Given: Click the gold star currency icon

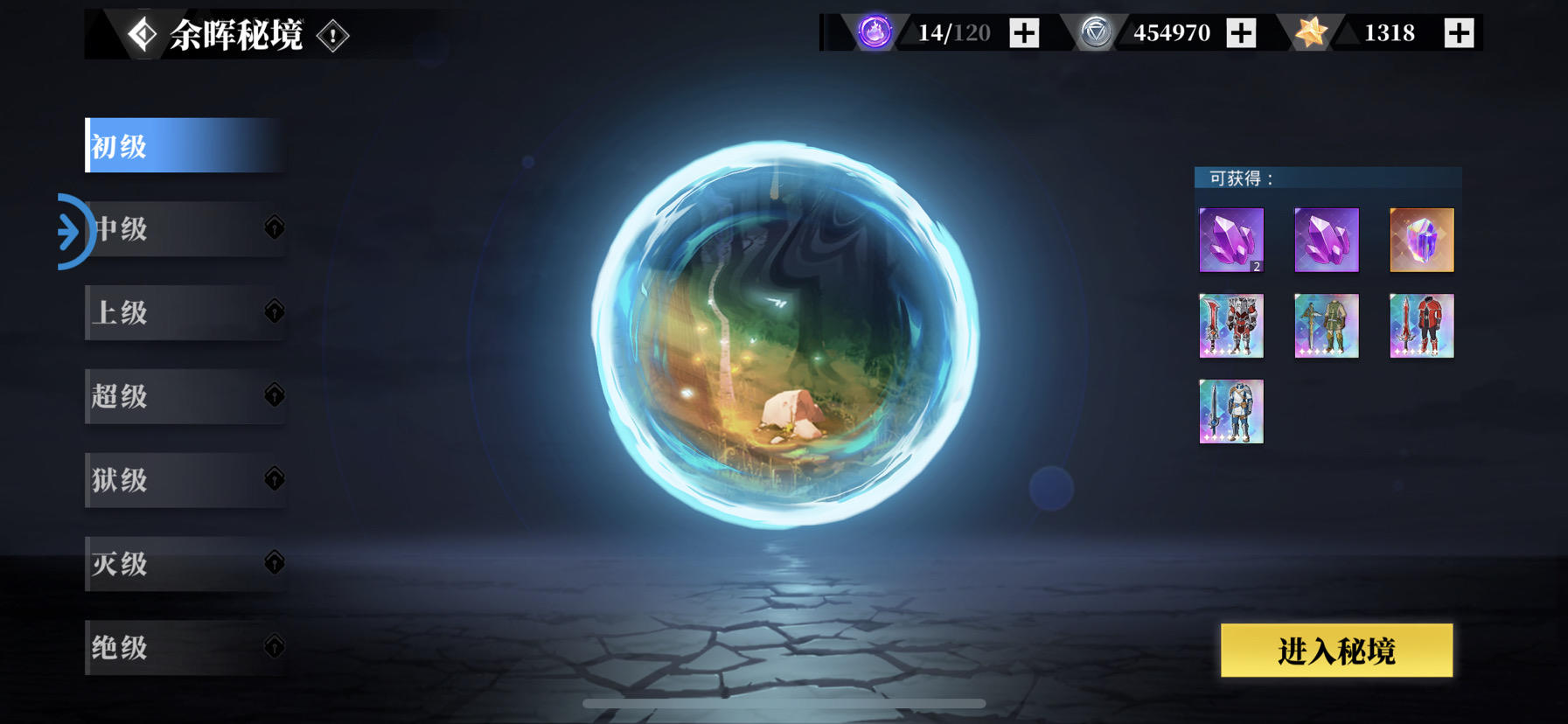Looking at the screenshot, I should pyautogui.click(x=1310, y=33).
